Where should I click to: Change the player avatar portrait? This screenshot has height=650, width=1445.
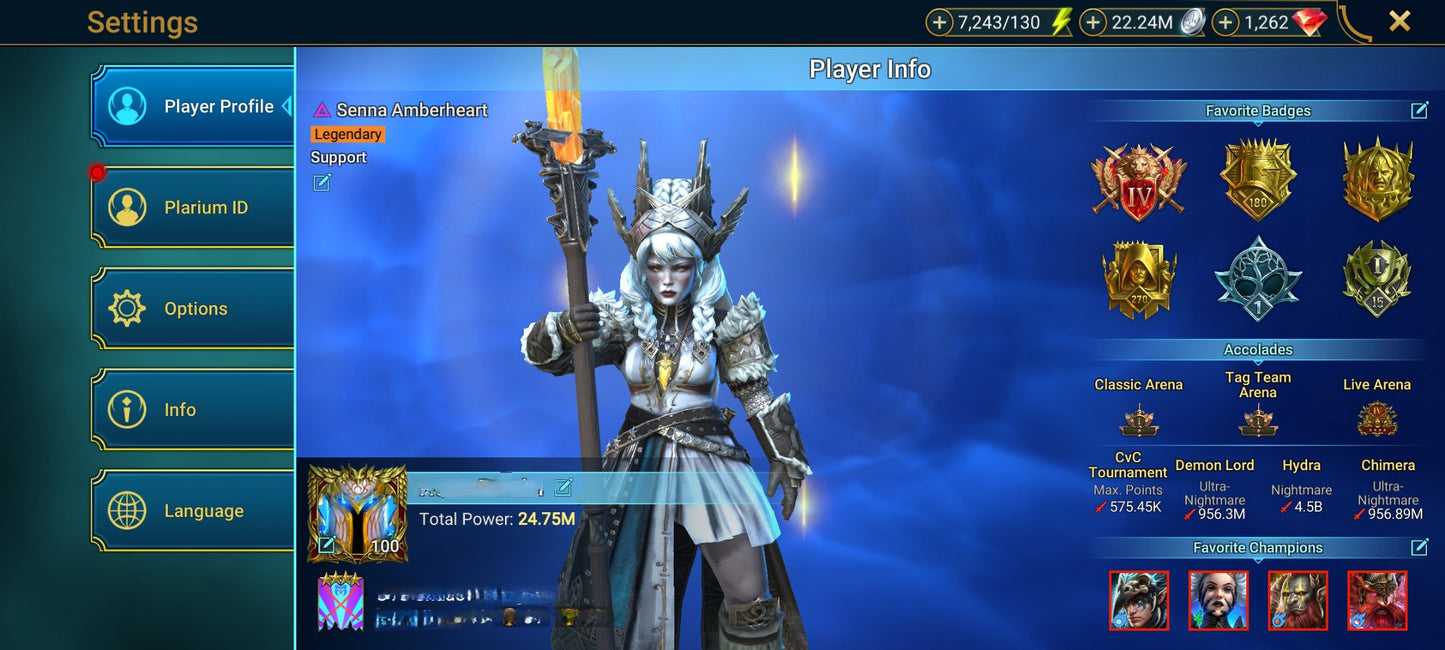coord(327,545)
